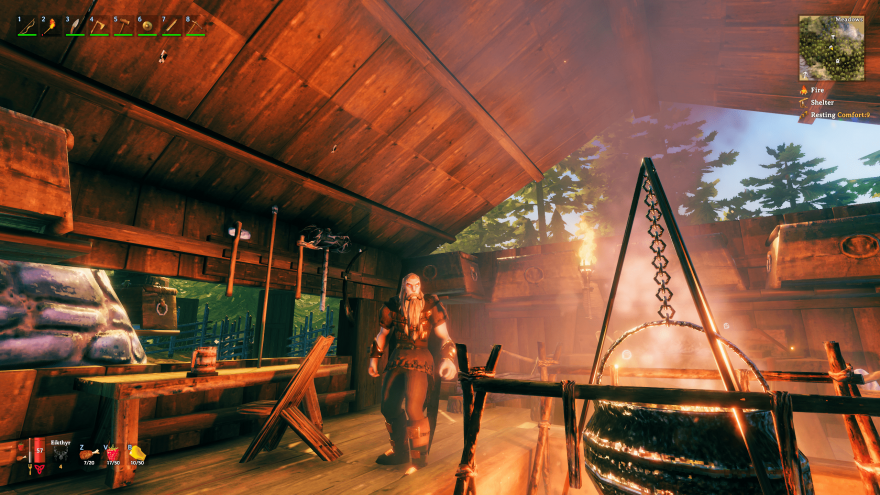The width and height of the screenshot is (880, 495).
Task: Equip the round shield from the hotbar
Action: (x=147, y=26)
